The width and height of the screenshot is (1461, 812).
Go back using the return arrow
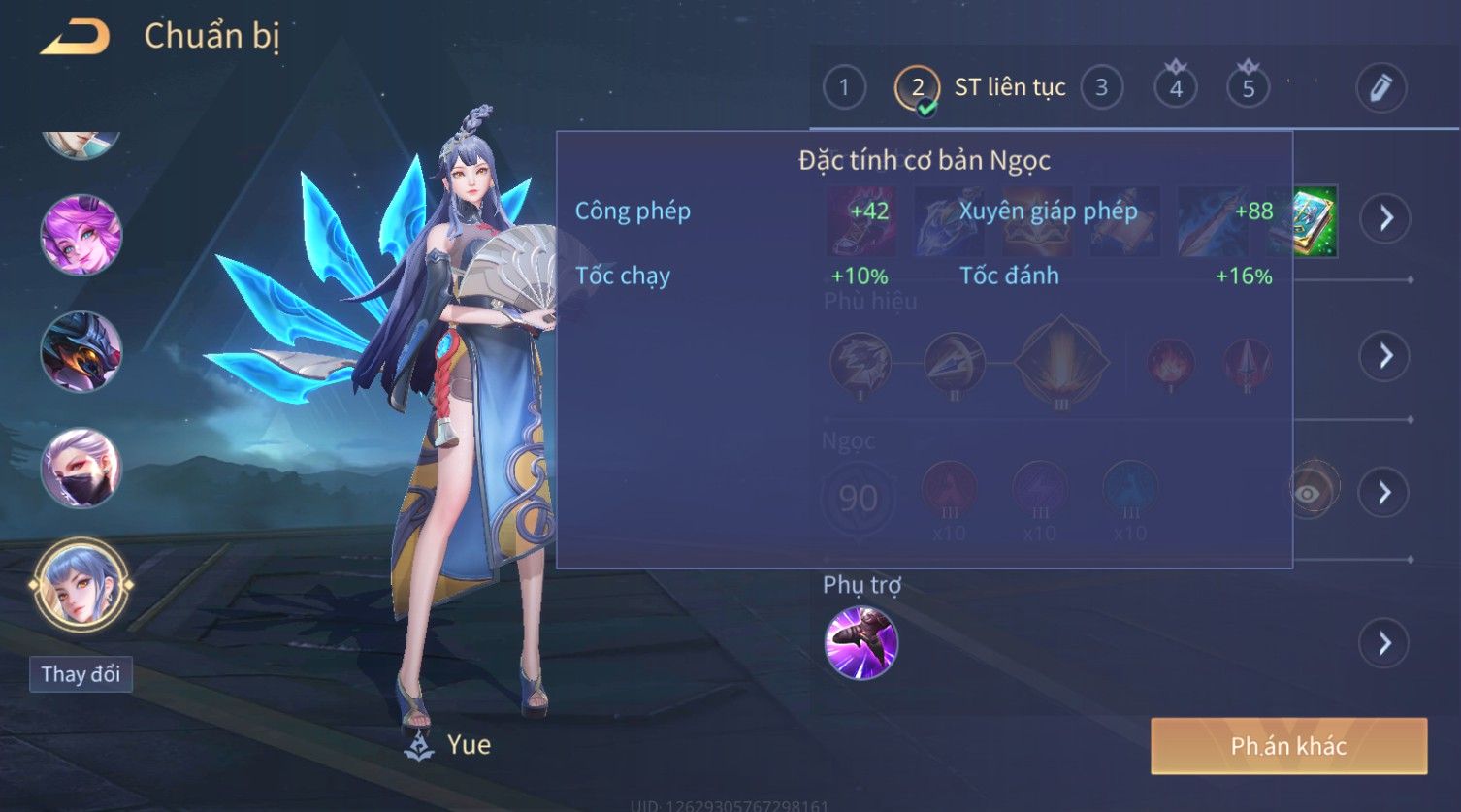coord(75,37)
